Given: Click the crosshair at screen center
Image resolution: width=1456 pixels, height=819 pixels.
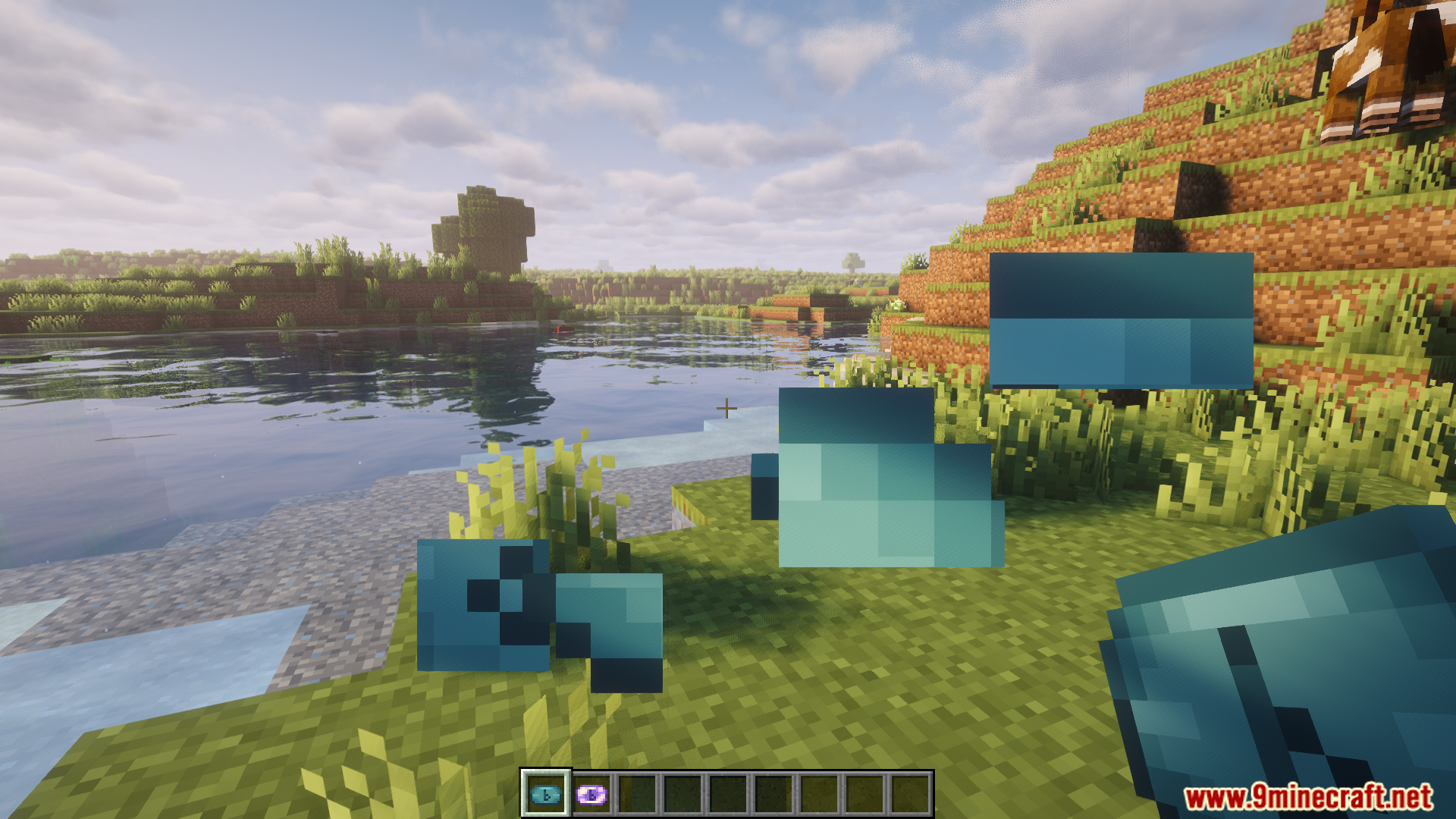Looking at the screenshot, I should 726,408.
